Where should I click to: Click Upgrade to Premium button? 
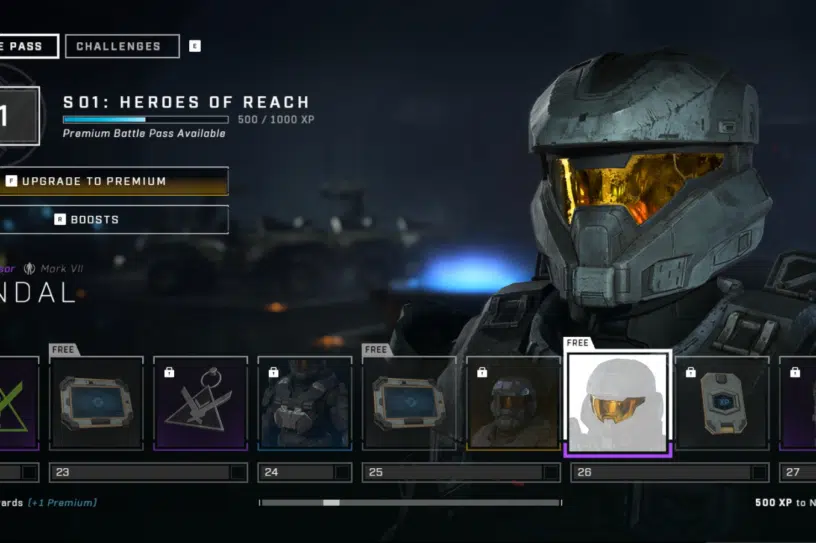(112, 181)
